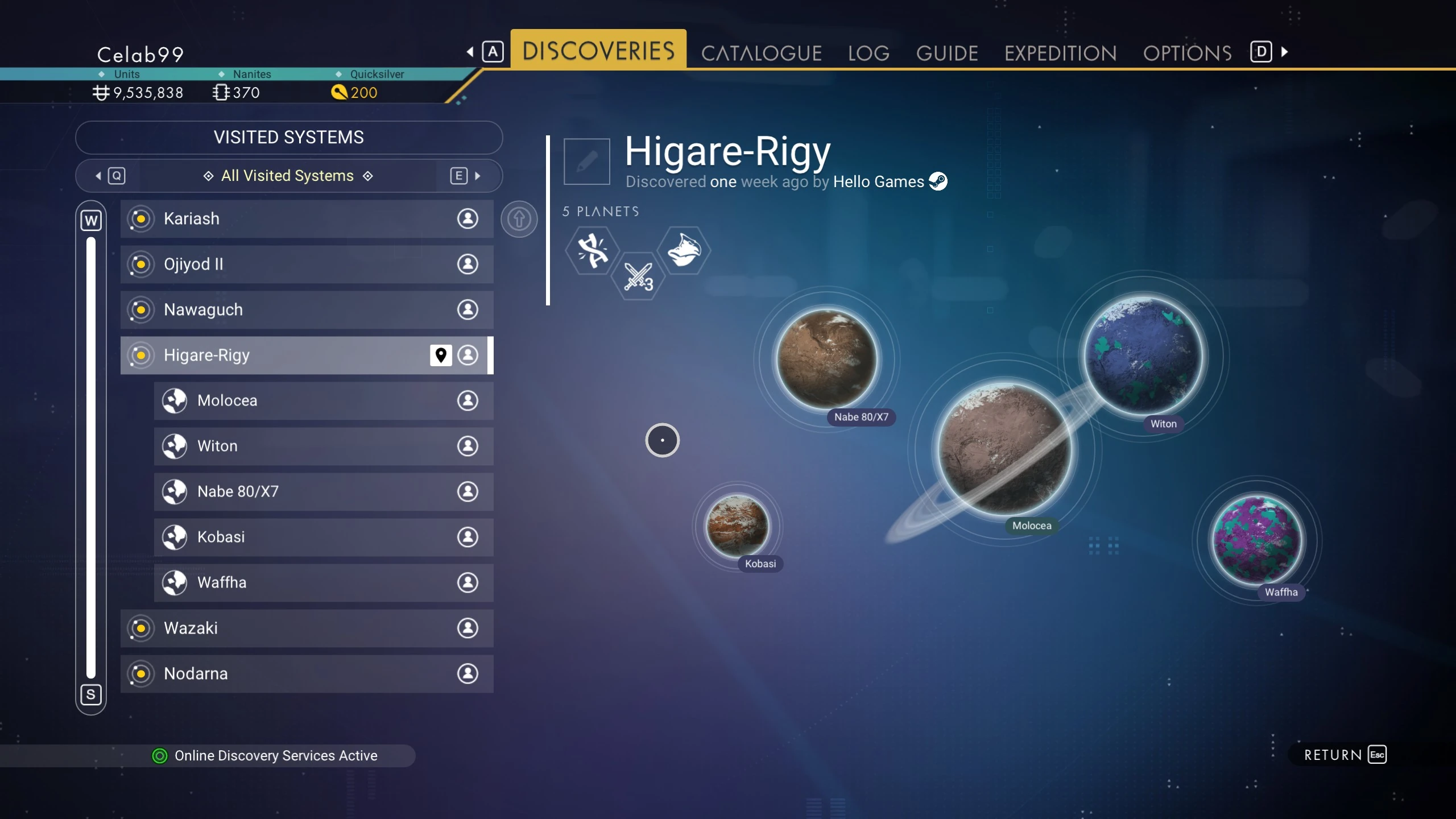Open the Options tab

click(x=1187, y=53)
